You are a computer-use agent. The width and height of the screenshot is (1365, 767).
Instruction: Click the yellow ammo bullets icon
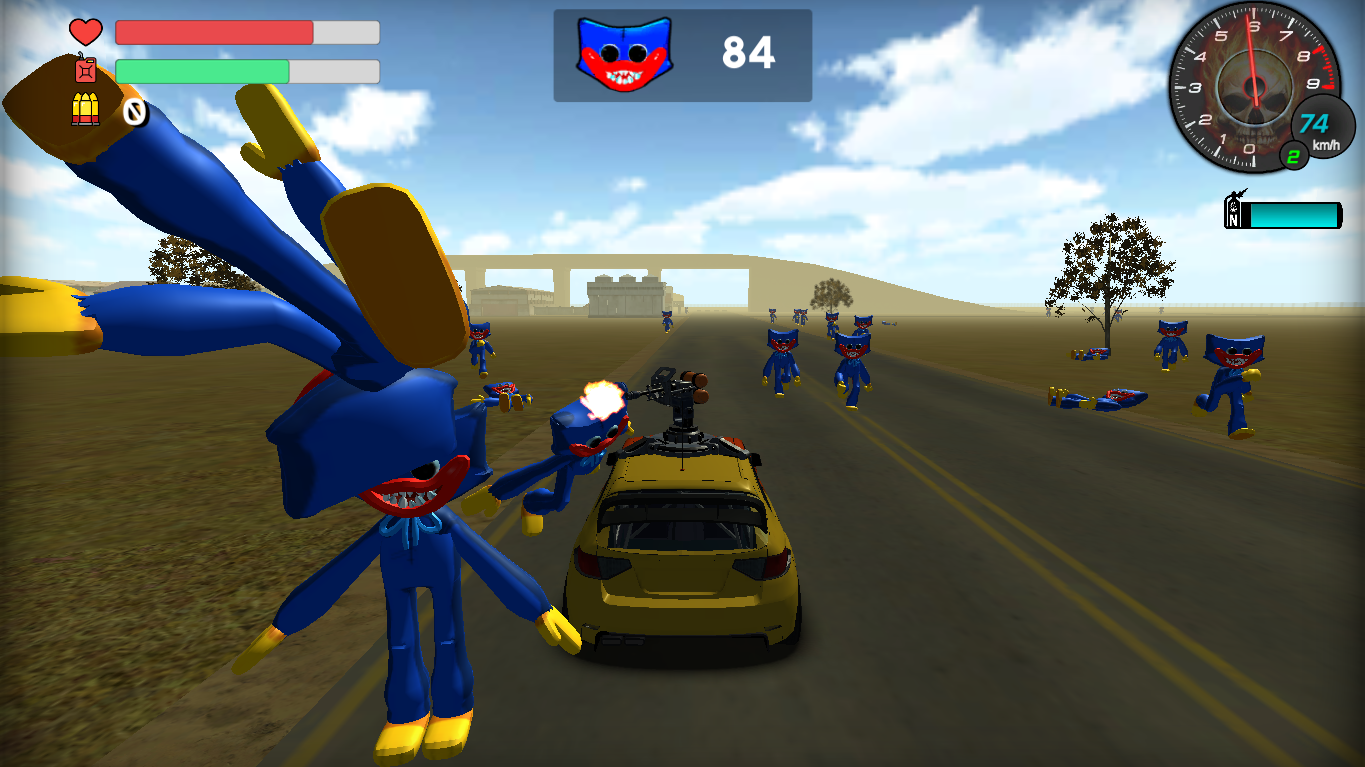(x=86, y=110)
